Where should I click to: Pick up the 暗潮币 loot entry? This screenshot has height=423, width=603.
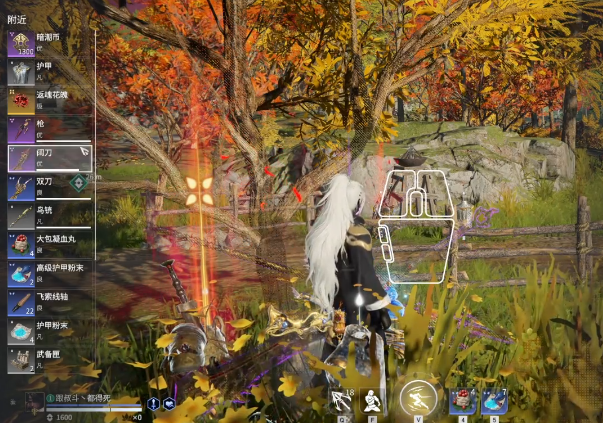(48, 43)
